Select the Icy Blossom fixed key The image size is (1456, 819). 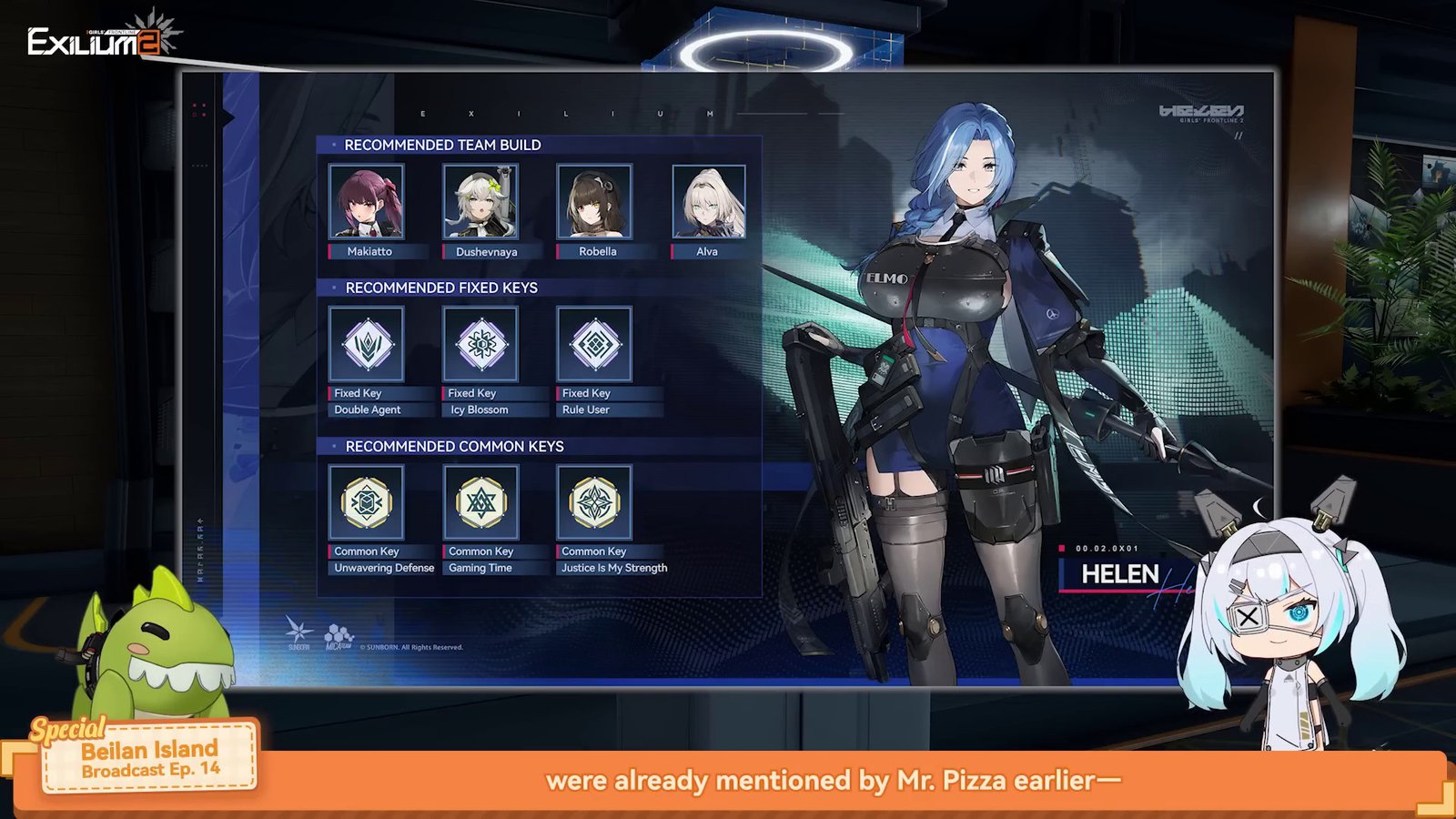tap(480, 344)
